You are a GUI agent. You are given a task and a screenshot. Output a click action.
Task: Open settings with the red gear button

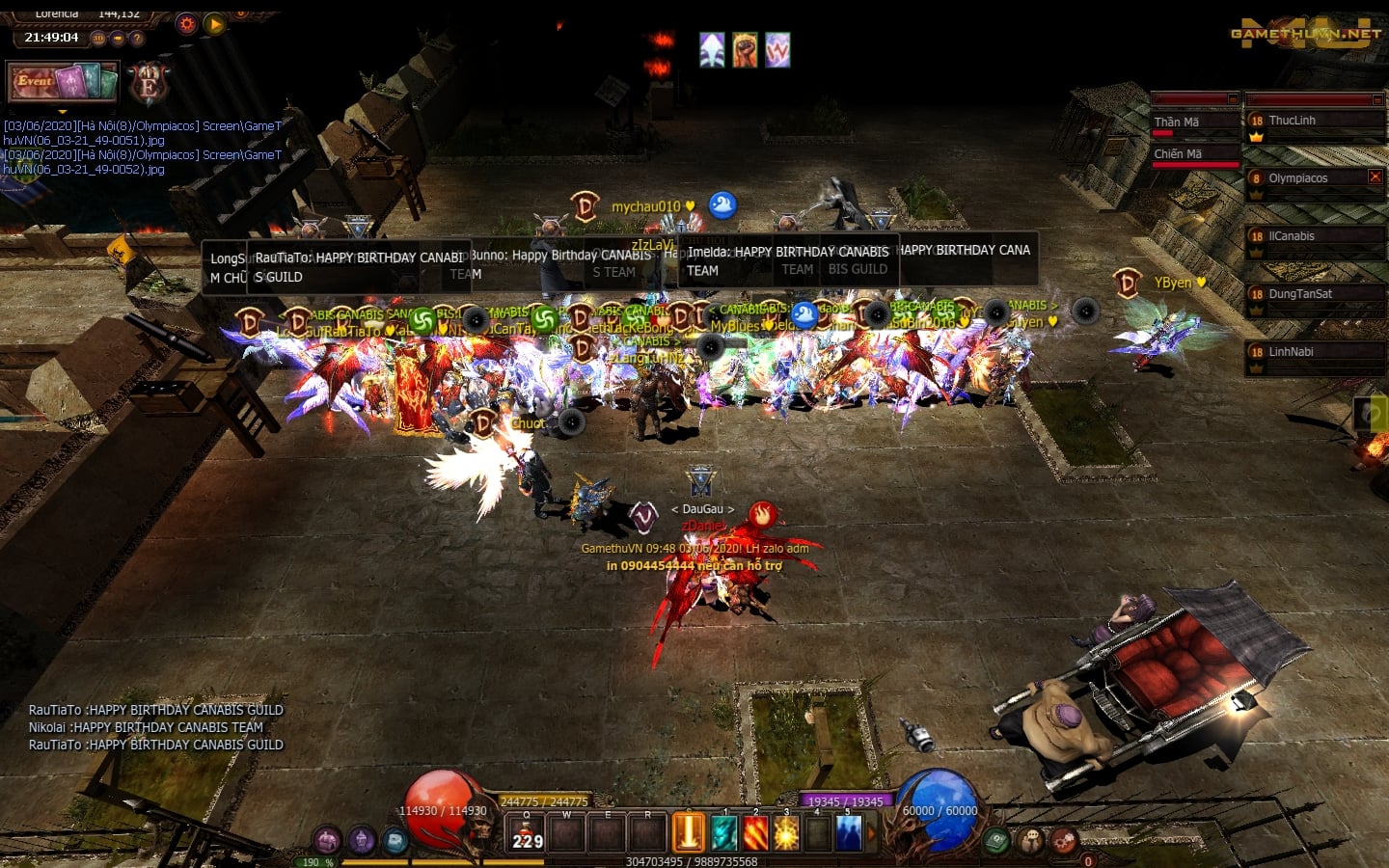click(187, 24)
